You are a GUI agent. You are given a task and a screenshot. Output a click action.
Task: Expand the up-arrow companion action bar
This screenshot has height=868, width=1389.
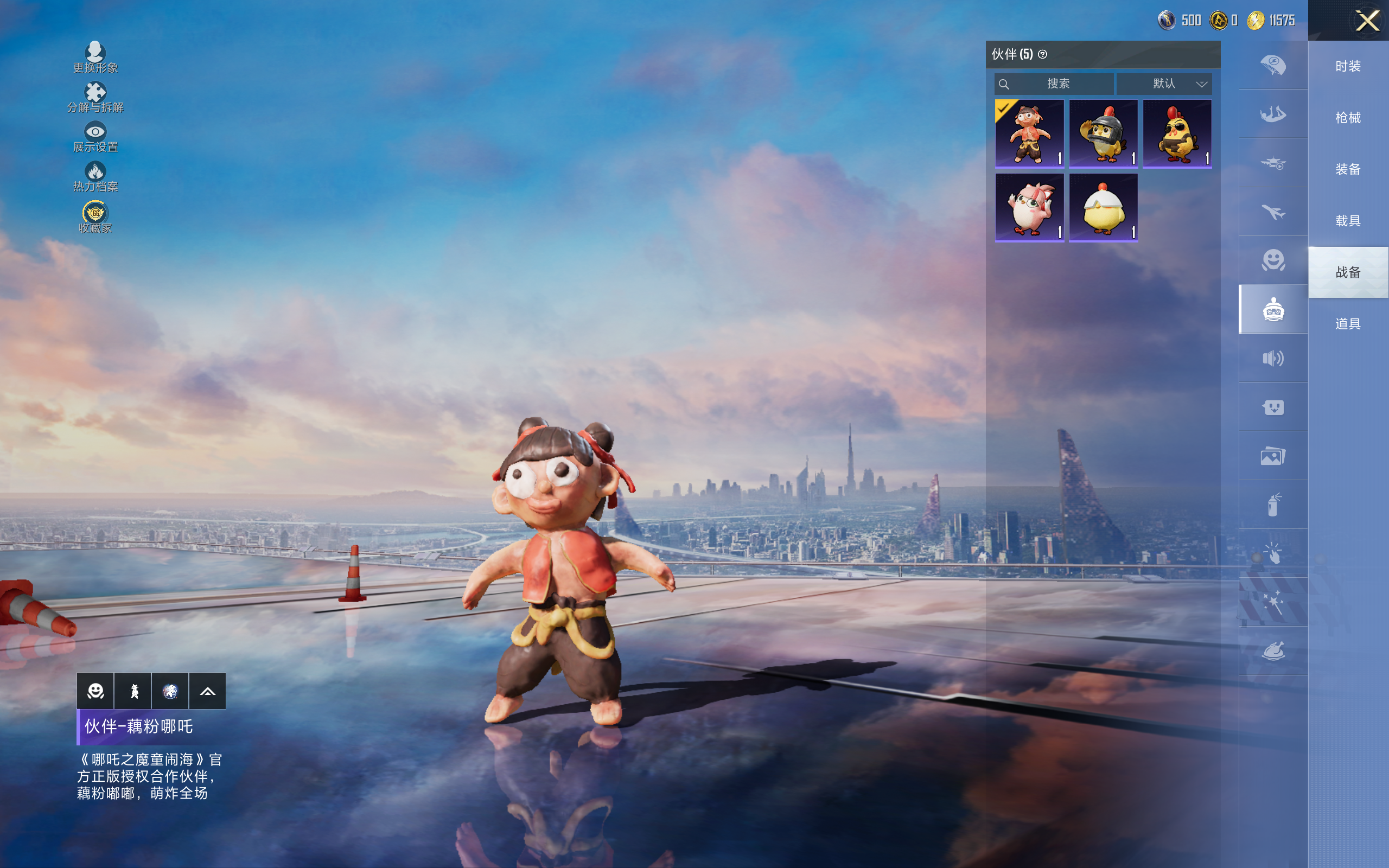pos(207,691)
